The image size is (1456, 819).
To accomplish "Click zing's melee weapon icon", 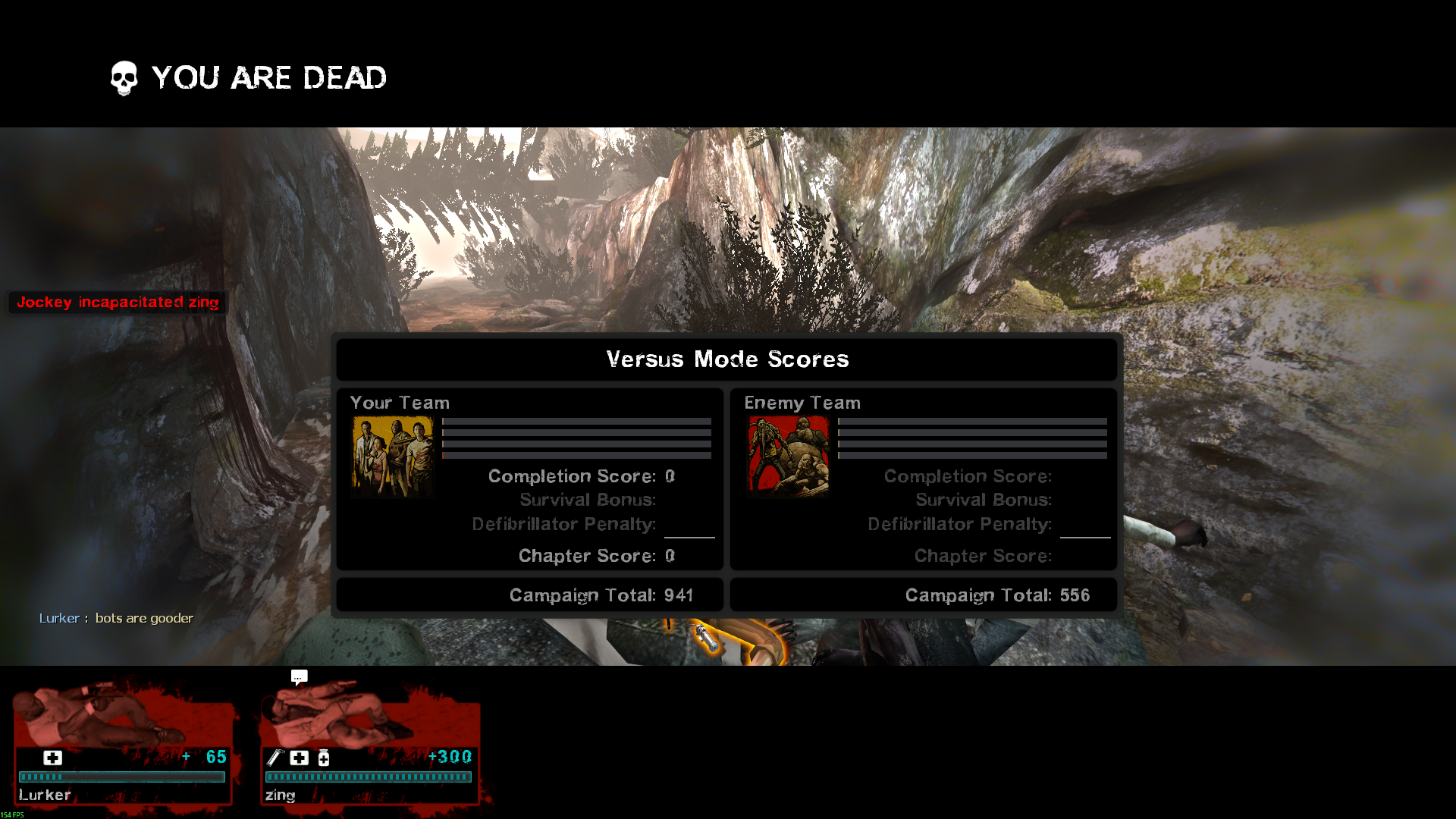I will (x=275, y=758).
